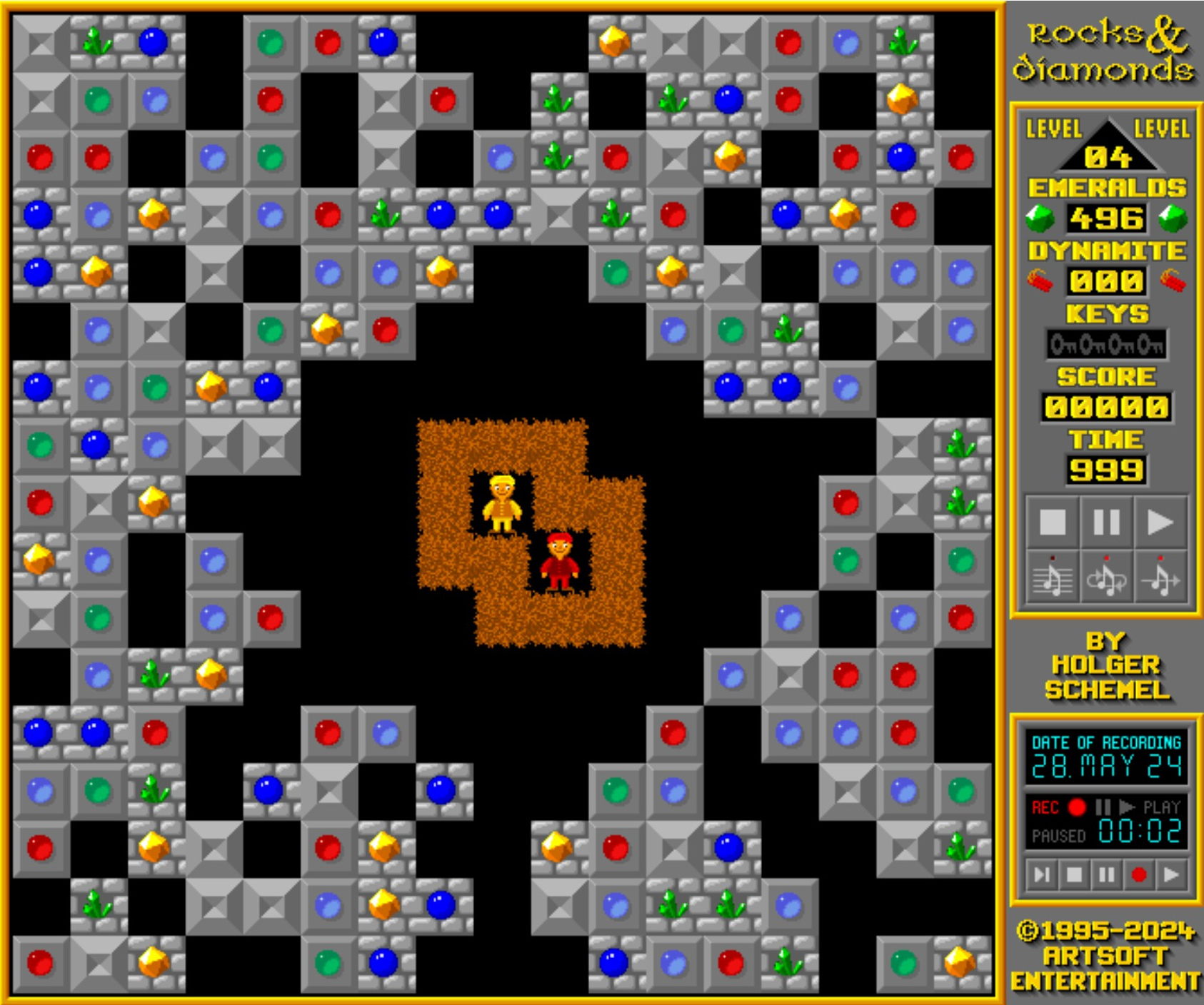Pause the tape with the small pause button
This screenshot has width=1204, height=1005.
tap(1106, 874)
